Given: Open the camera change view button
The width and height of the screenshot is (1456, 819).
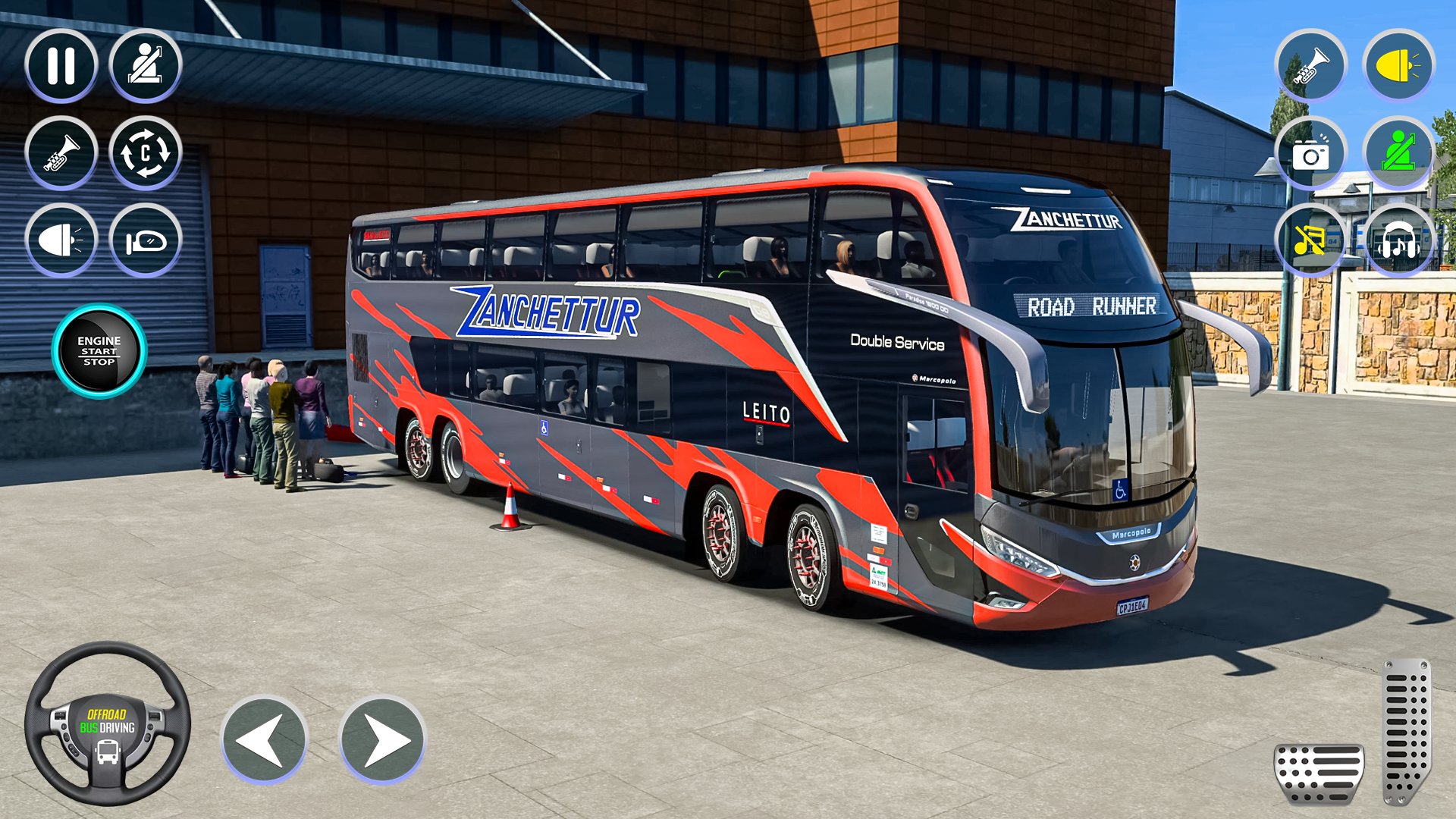Looking at the screenshot, I should pyautogui.click(x=149, y=152).
